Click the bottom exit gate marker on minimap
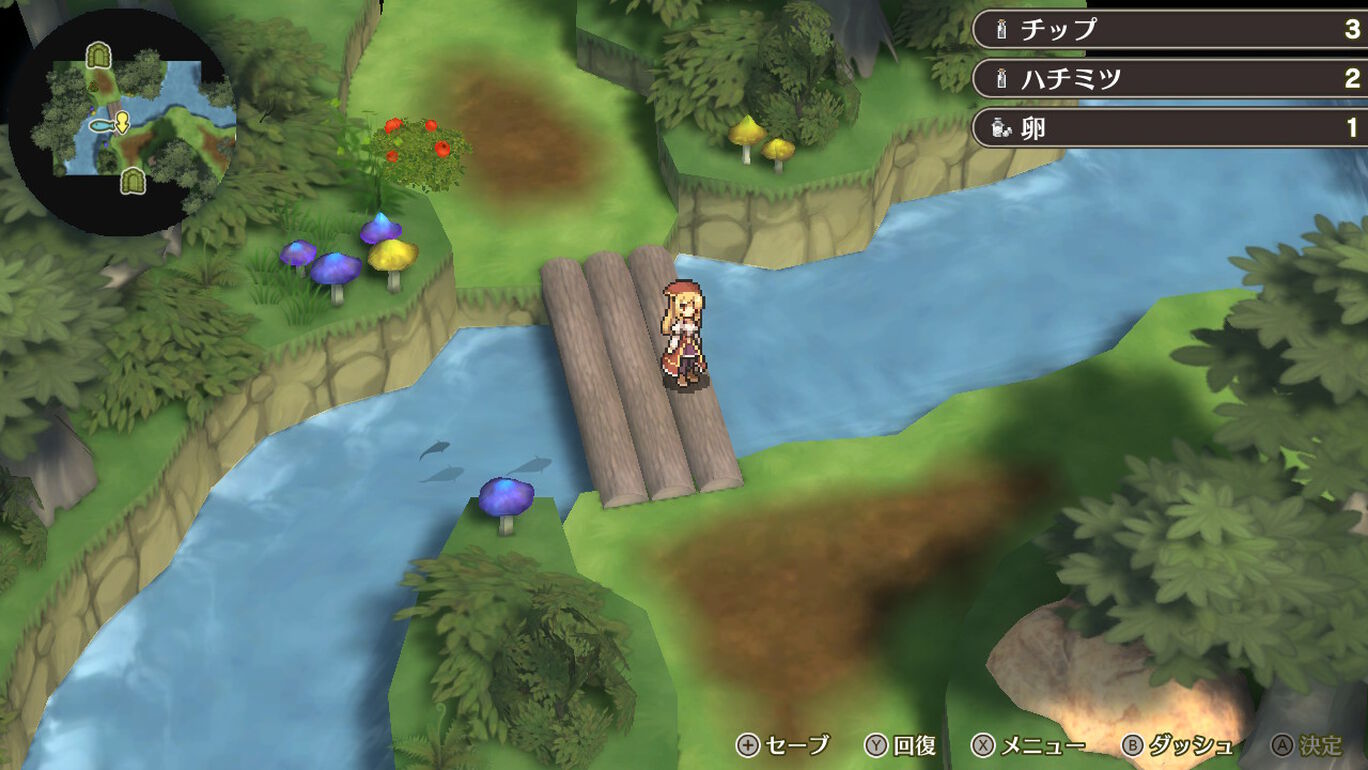The height and width of the screenshot is (770, 1368). [x=131, y=181]
